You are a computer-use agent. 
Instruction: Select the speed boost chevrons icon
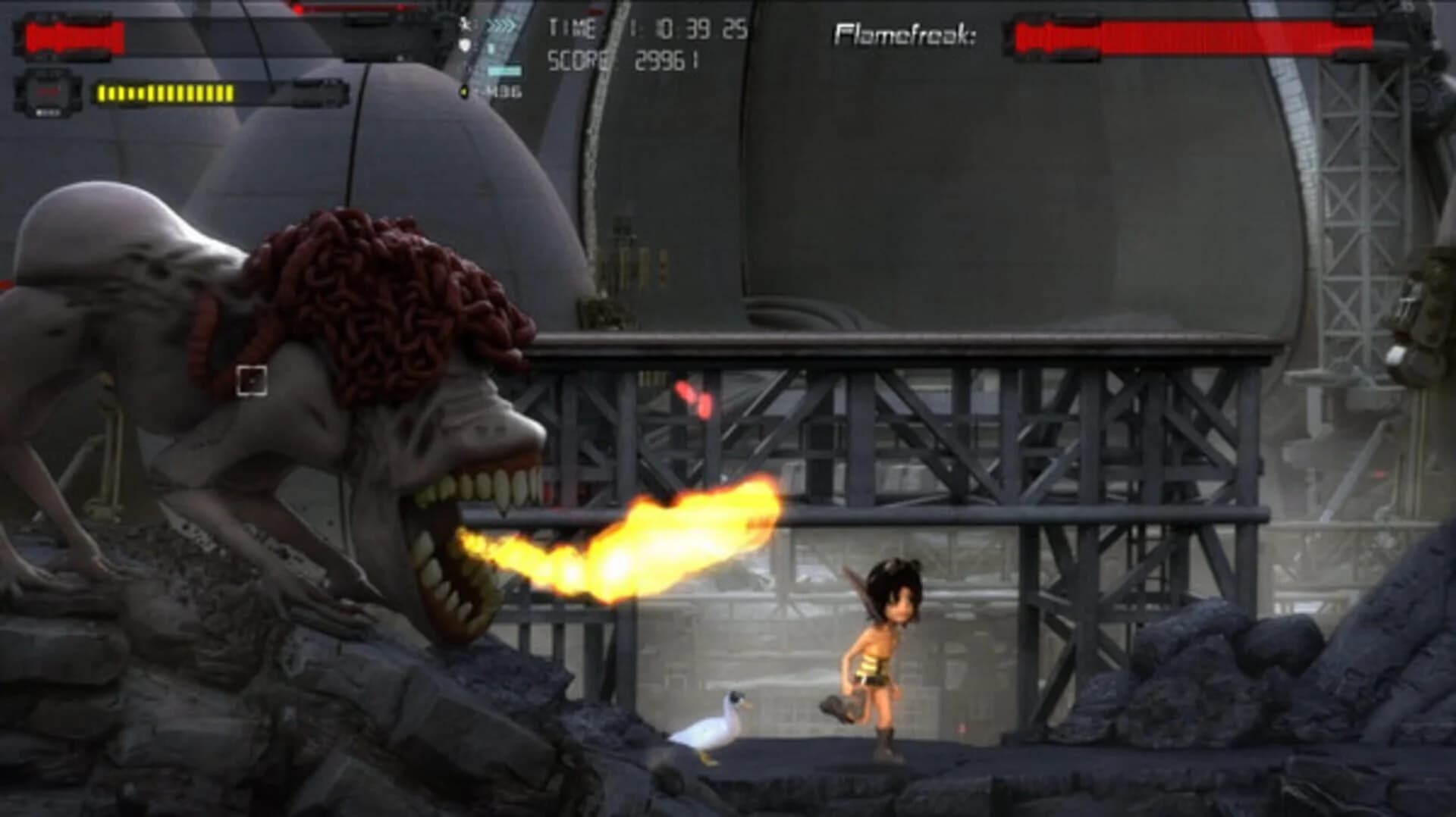[500, 25]
